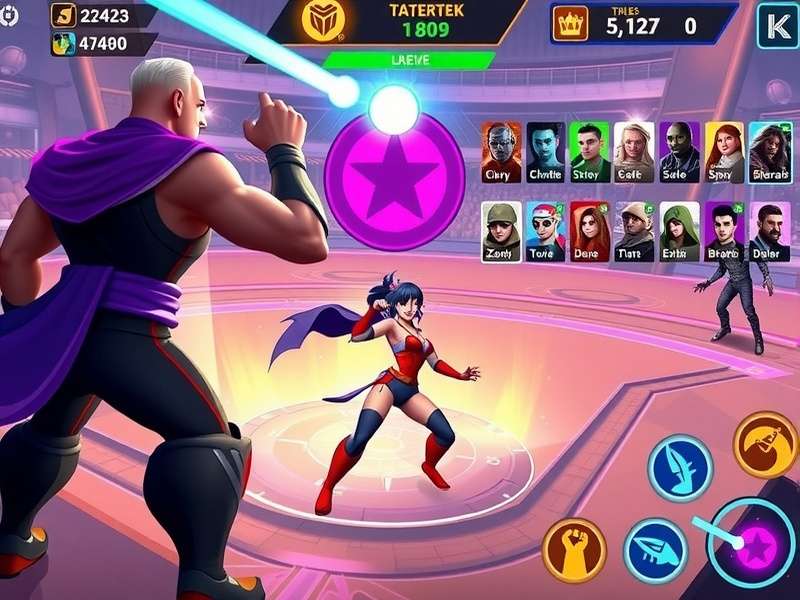Activate the raised fist ability
Screen dimensions: 800x600
574,550
